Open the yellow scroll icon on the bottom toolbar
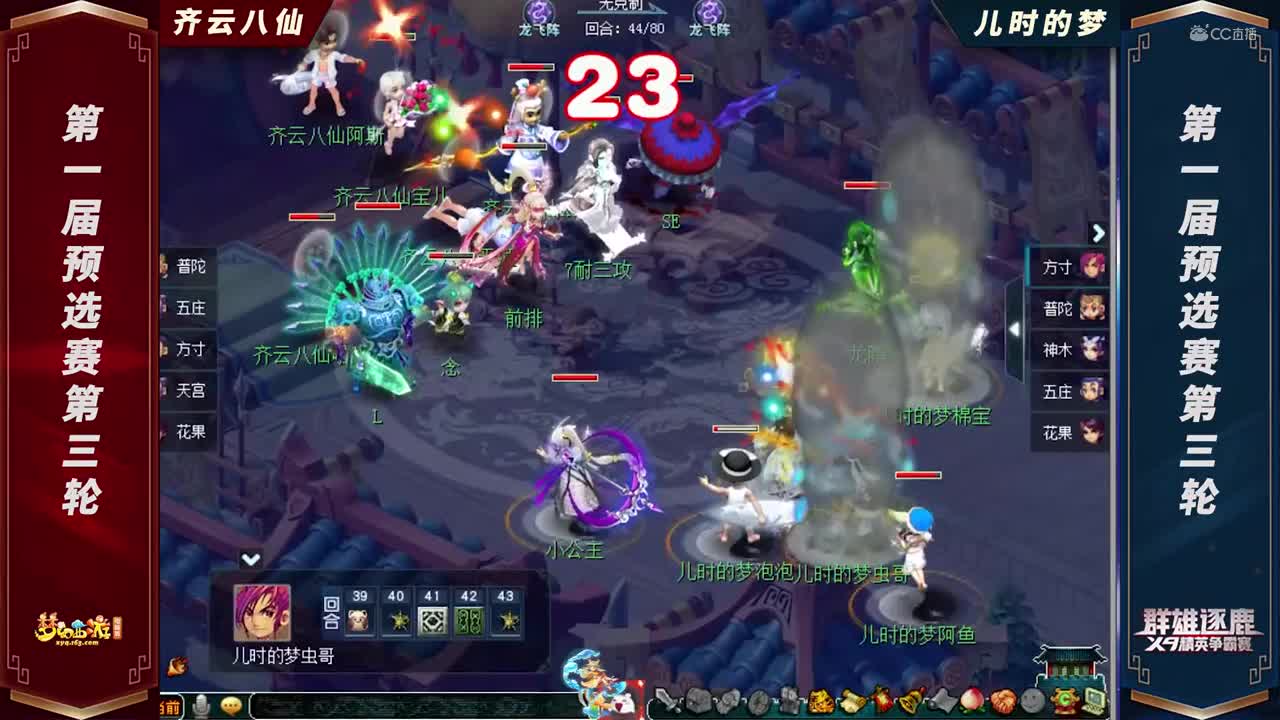1280x720 pixels. click(852, 700)
